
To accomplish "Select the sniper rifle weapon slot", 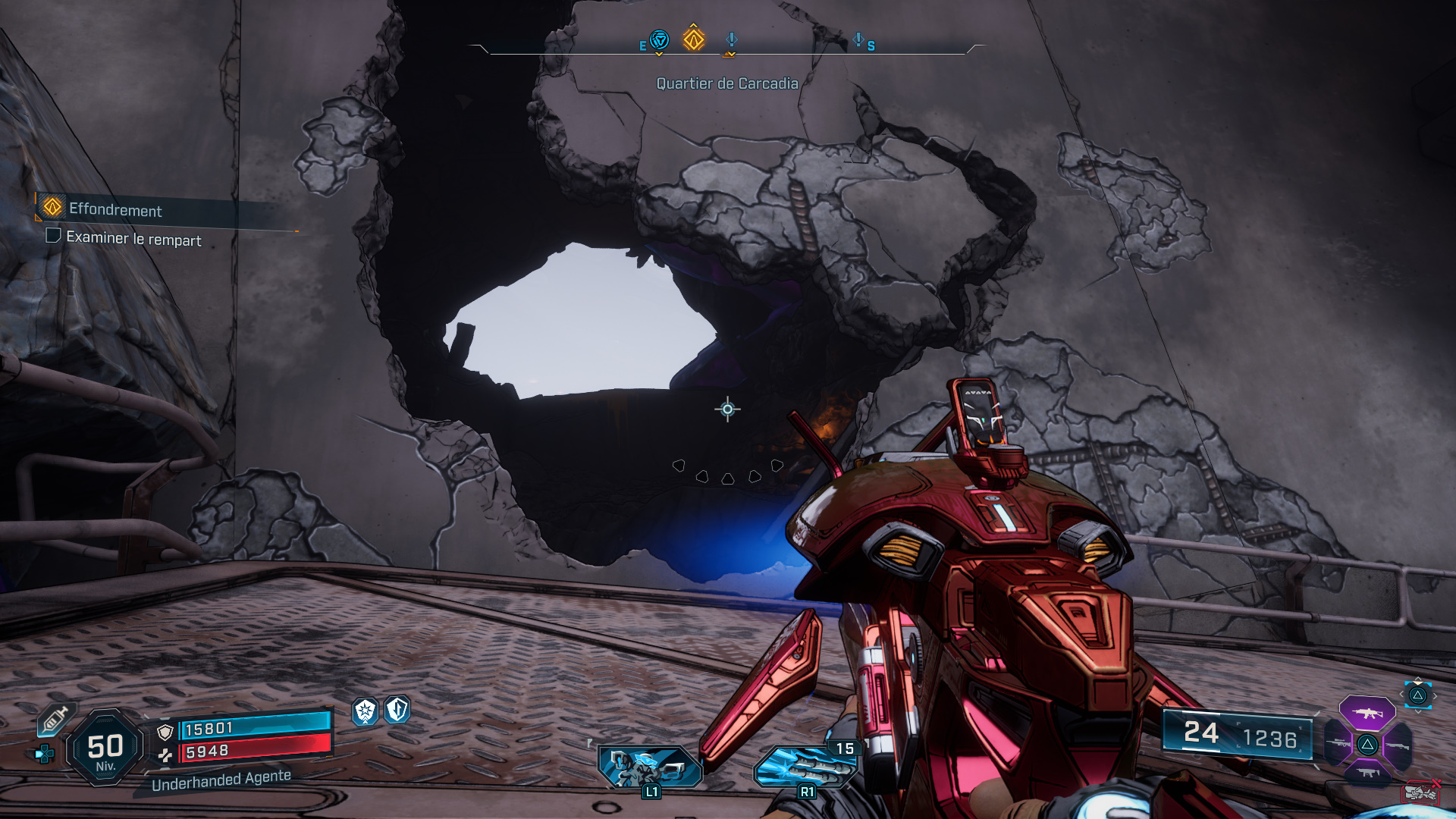I will (1338, 743).
